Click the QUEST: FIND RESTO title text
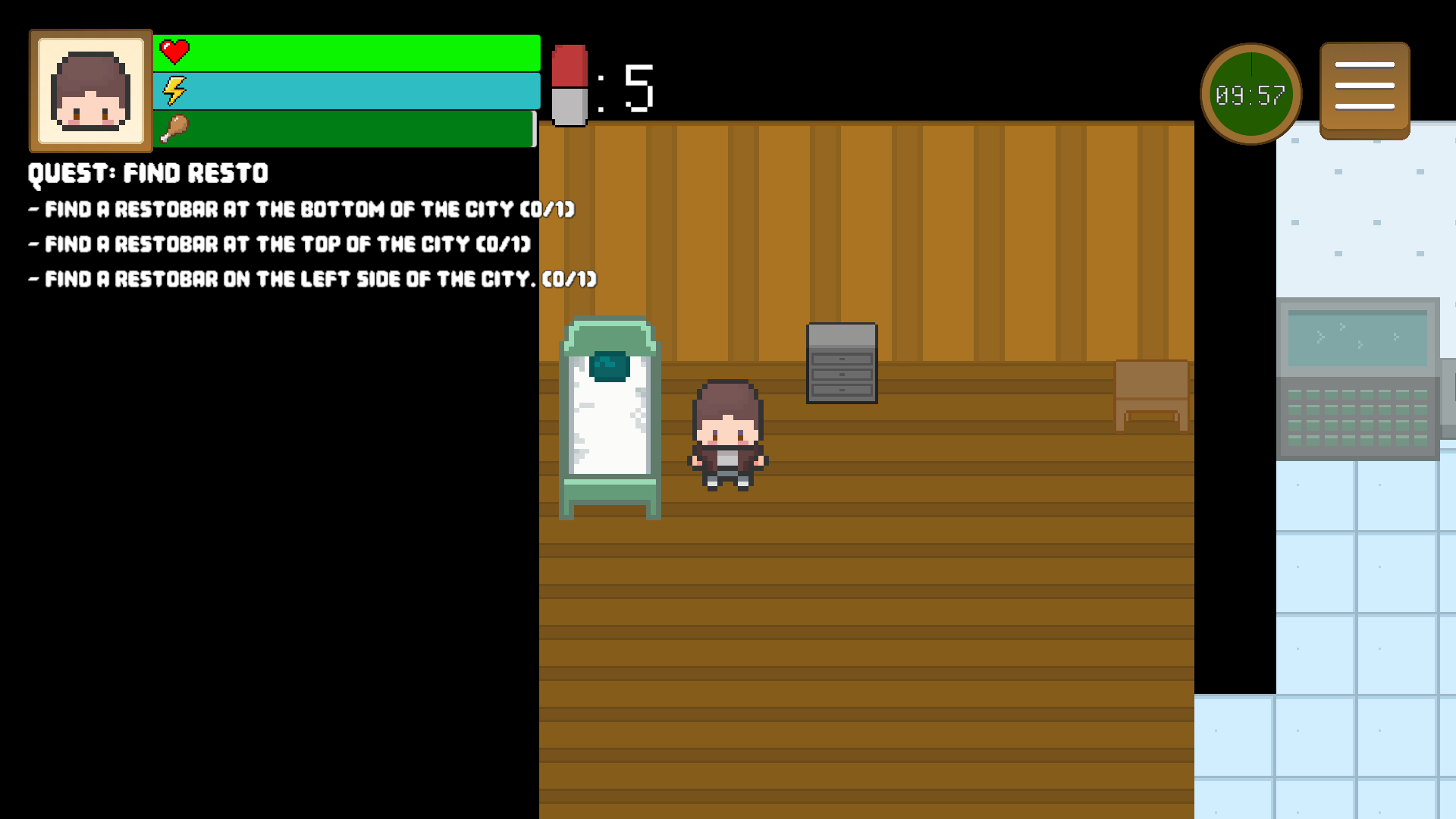This screenshot has height=819, width=1456. pos(147,173)
